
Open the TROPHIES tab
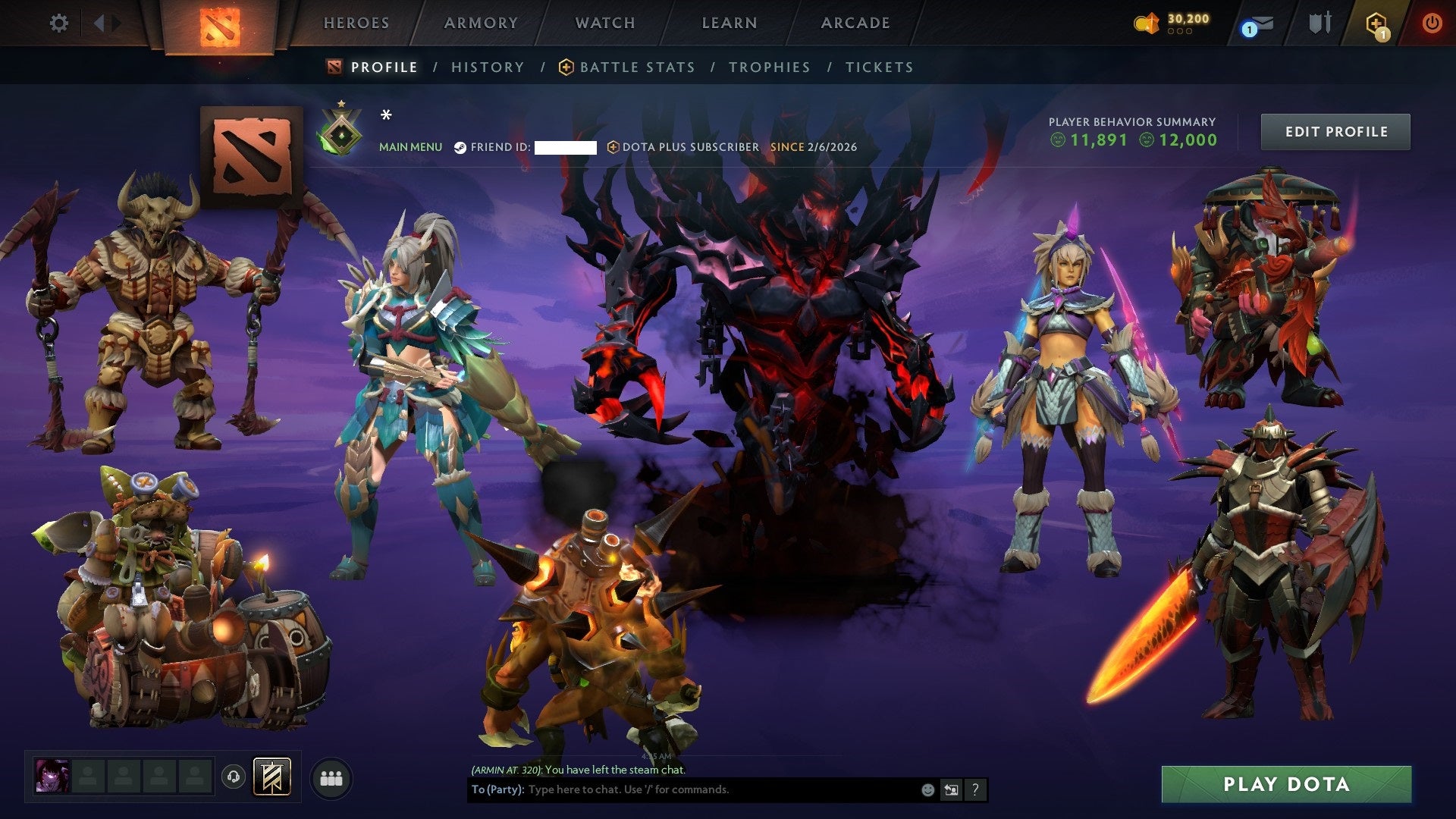click(x=769, y=67)
